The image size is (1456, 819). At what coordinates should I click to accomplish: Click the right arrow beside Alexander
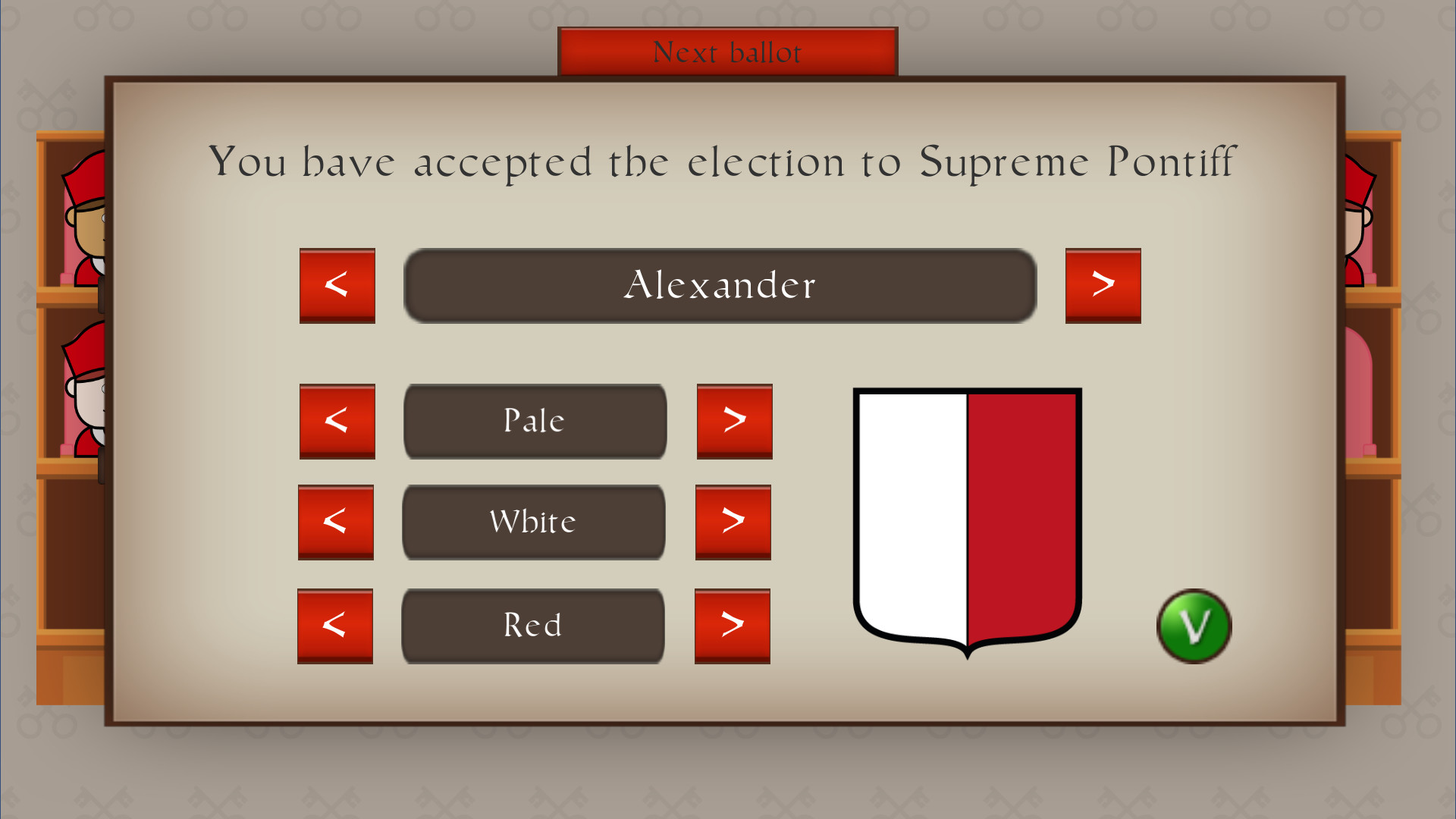pos(1103,286)
